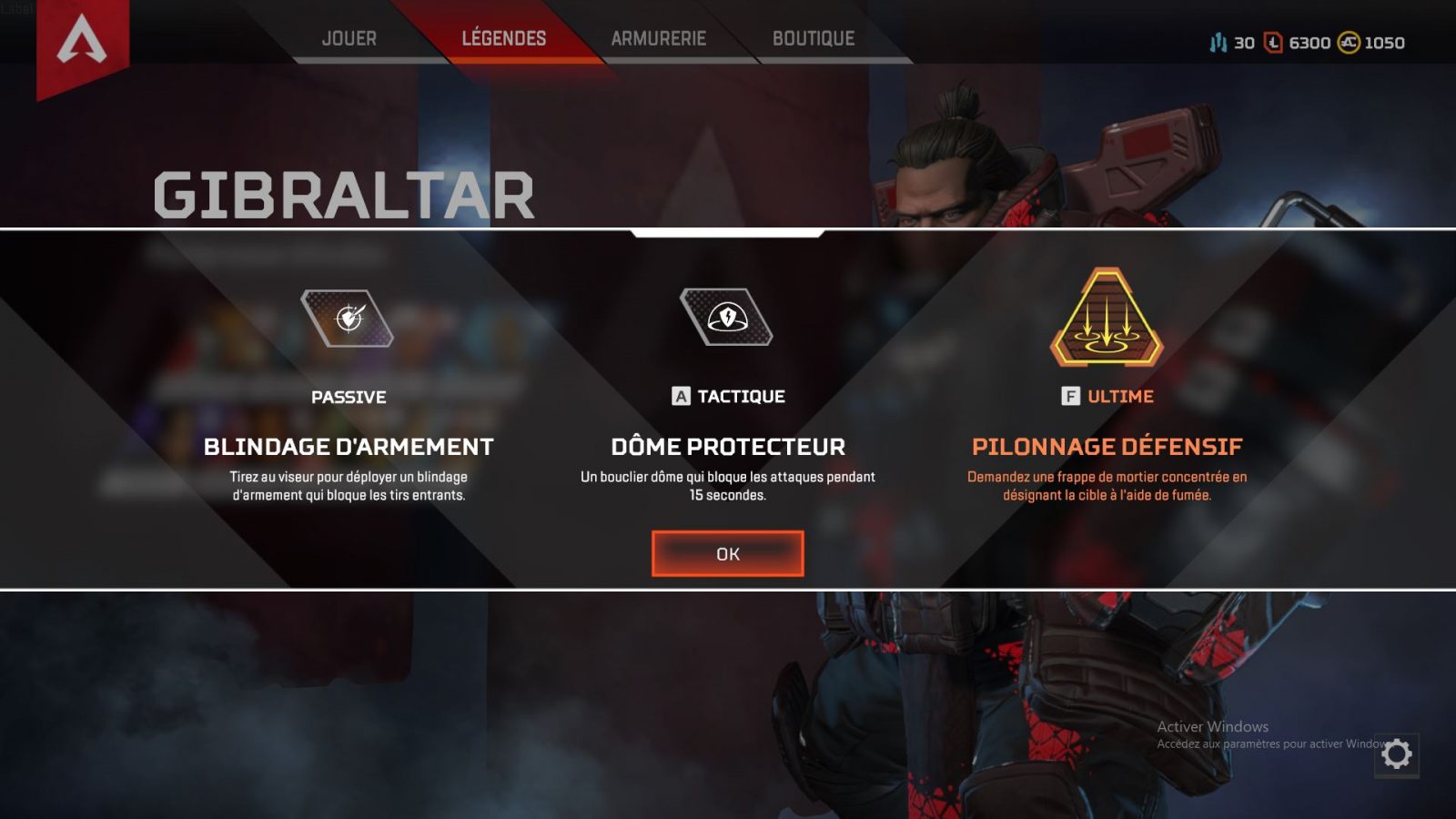Go to the Armurerie tab
This screenshot has width=1456, height=819.
click(659, 38)
